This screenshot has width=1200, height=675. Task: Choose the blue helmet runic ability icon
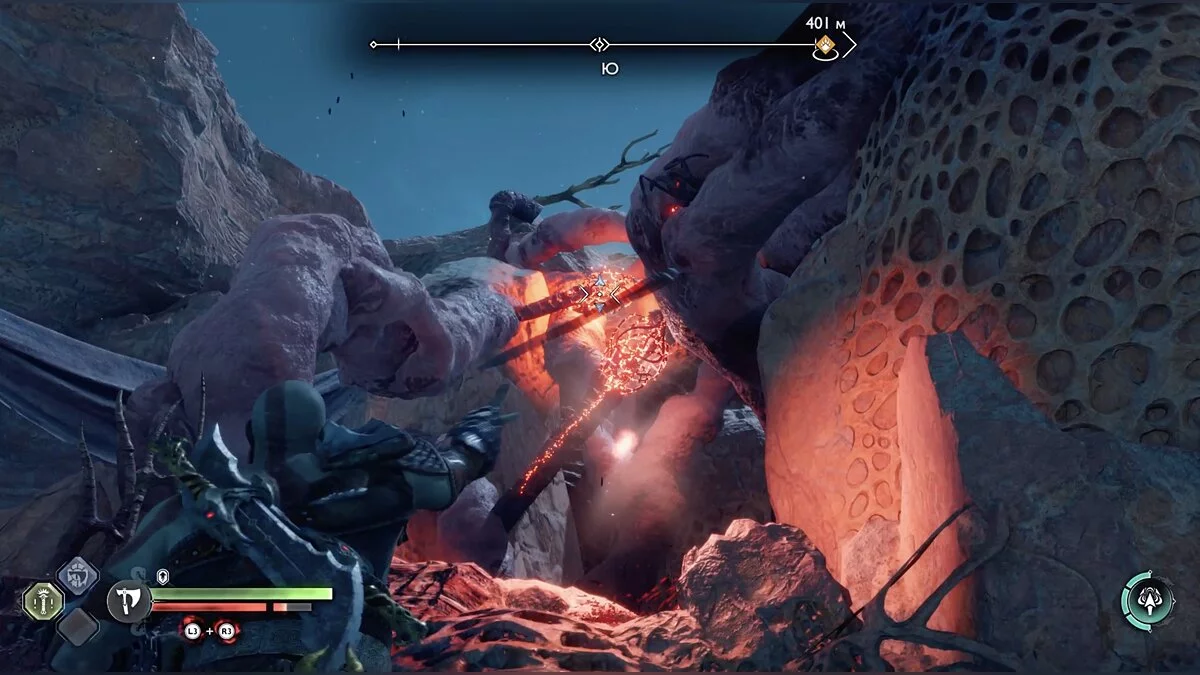[77, 575]
